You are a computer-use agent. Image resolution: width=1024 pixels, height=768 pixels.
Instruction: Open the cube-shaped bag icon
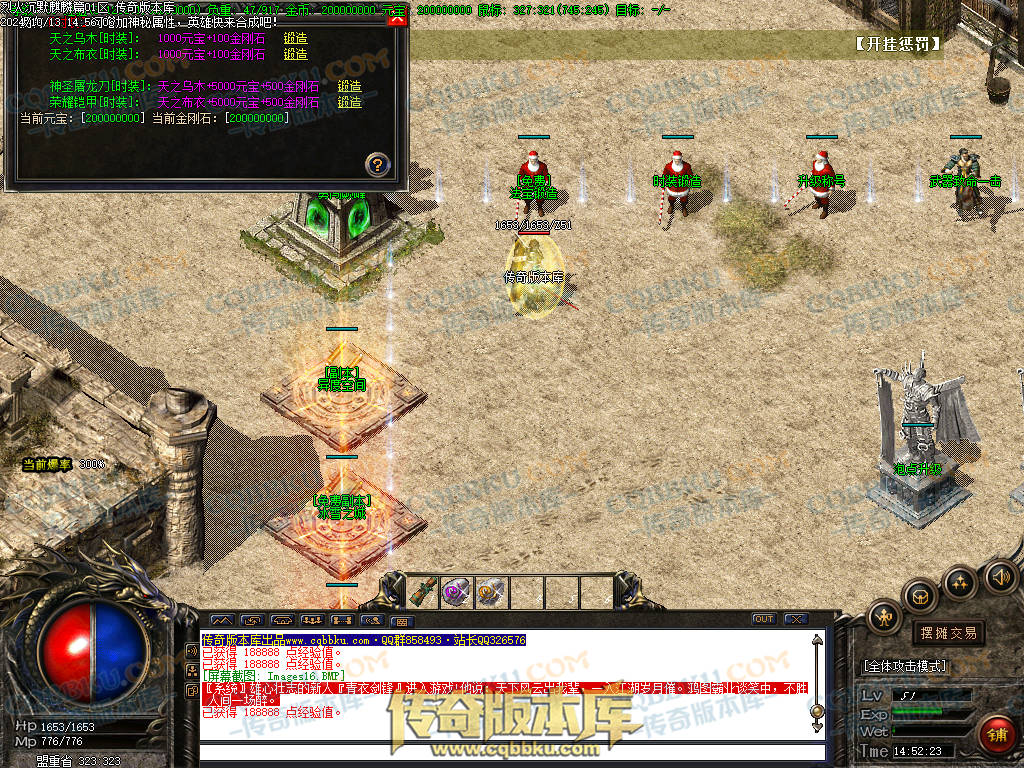point(920,596)
